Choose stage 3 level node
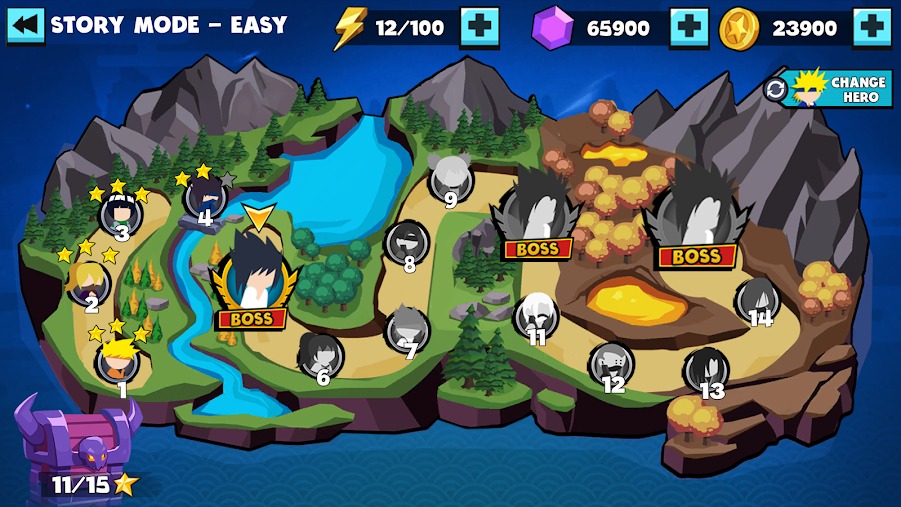 [120, 214]
